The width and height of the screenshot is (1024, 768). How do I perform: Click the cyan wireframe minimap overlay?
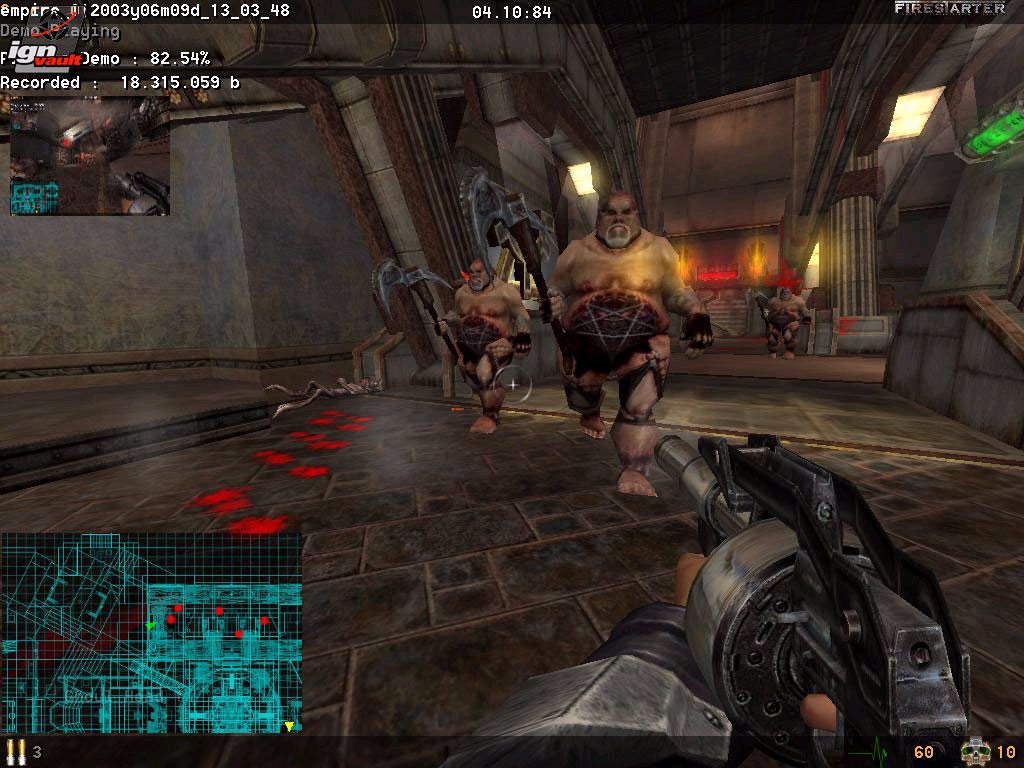[151, 632]
